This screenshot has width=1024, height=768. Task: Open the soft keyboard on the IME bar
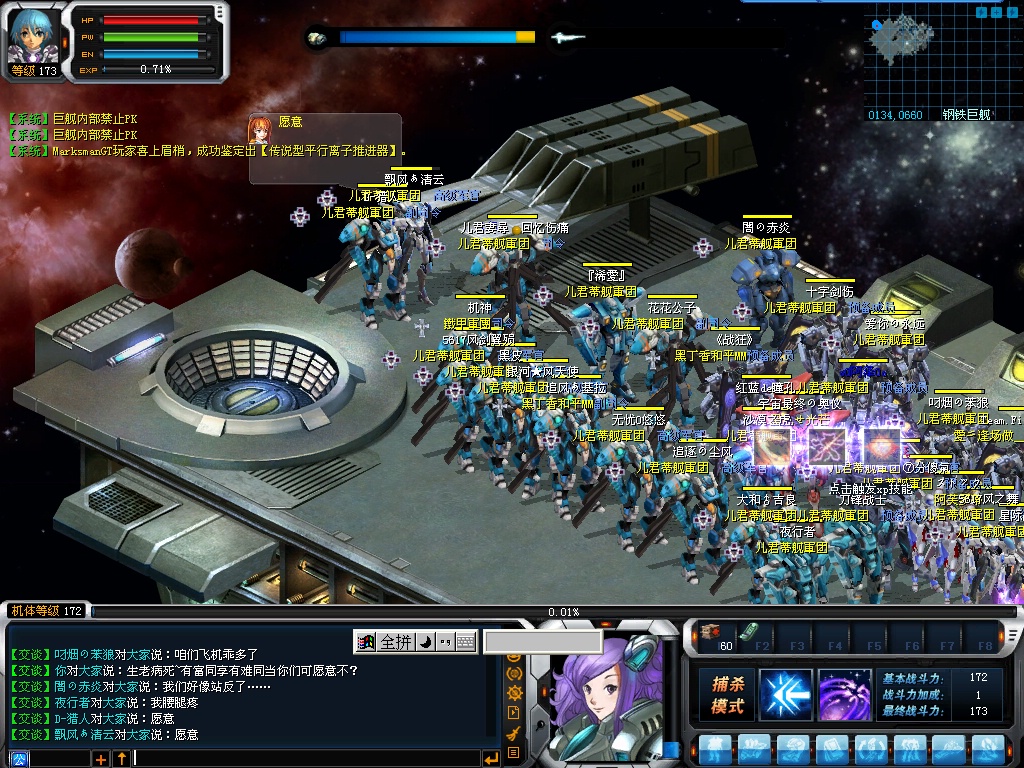(x=466, y=641)
